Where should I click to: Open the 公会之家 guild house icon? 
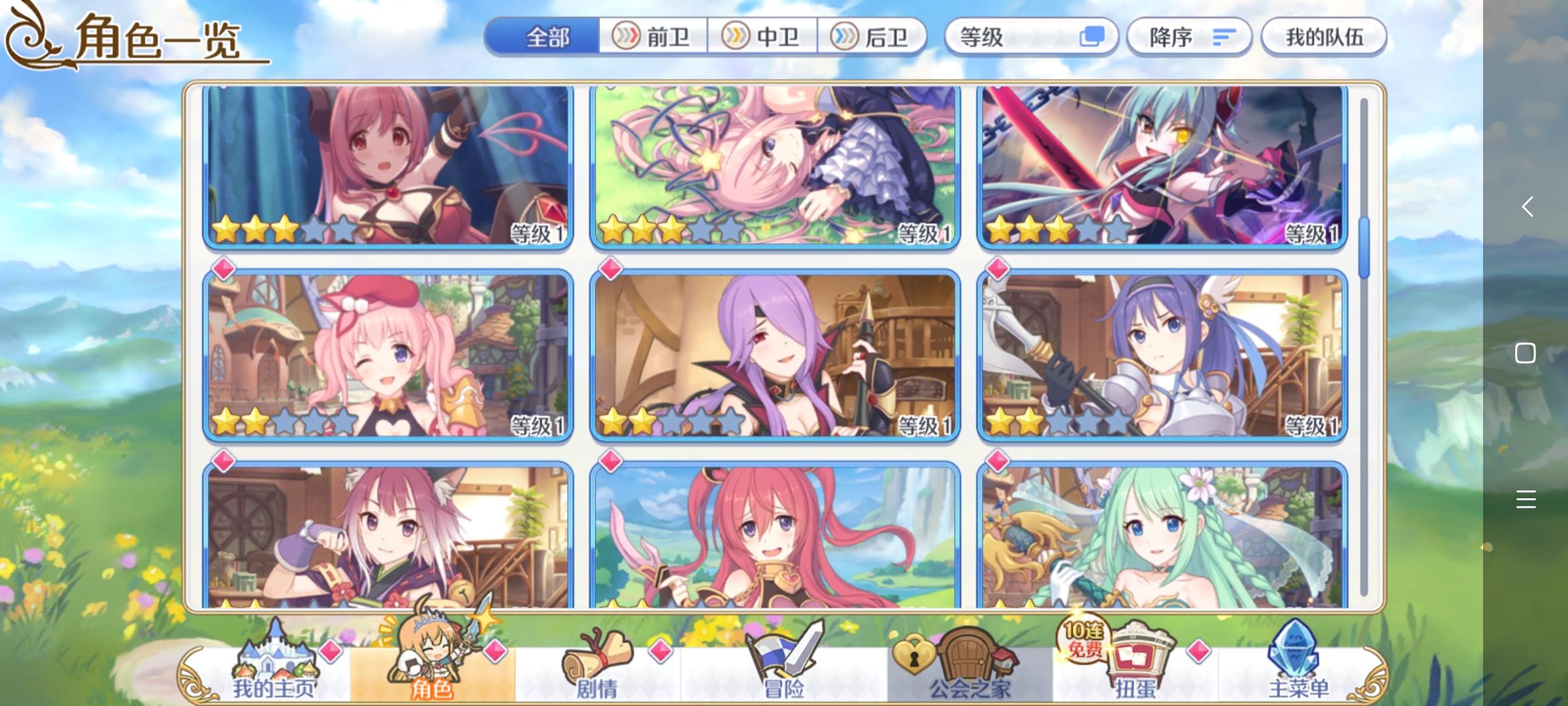(967, 654)
